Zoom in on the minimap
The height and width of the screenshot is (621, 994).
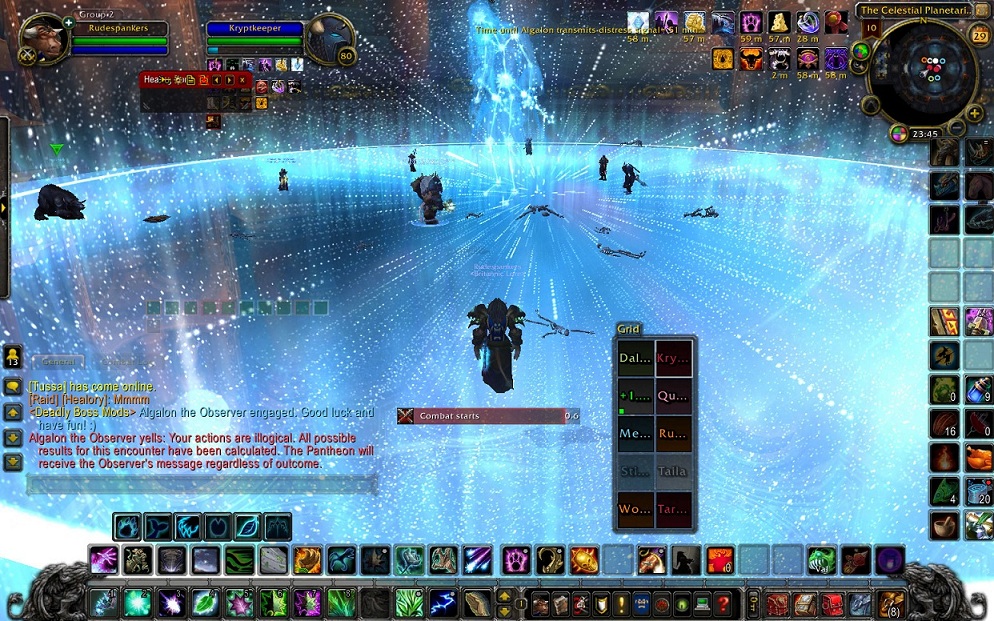974,113
